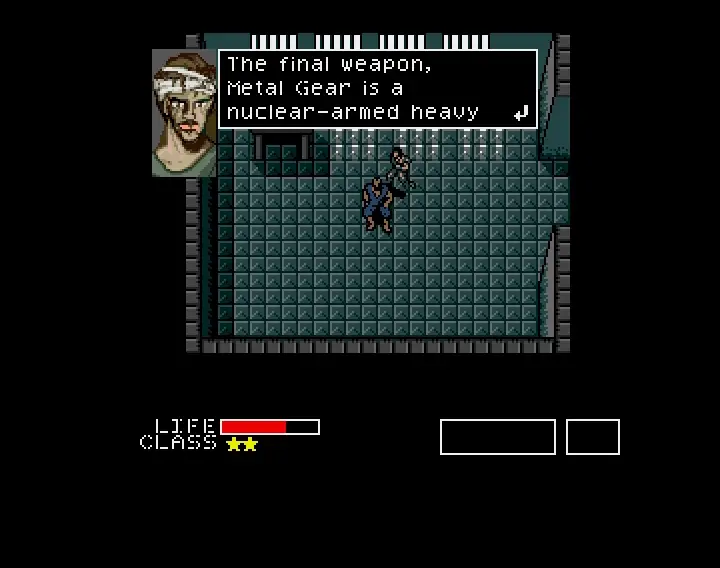The width and height of the screenshot is (720, 568).
Task: Click the dialogue continue arrow
Action: click(520, 114)
